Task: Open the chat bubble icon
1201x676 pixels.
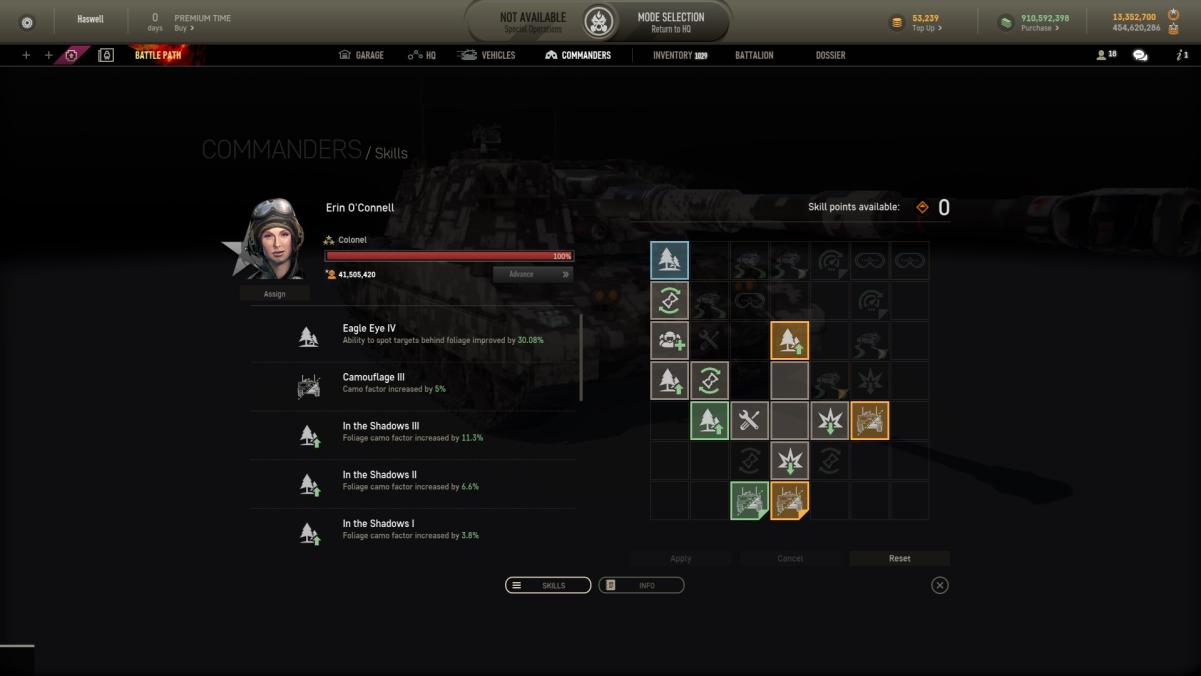Action: coord(1140,55)
